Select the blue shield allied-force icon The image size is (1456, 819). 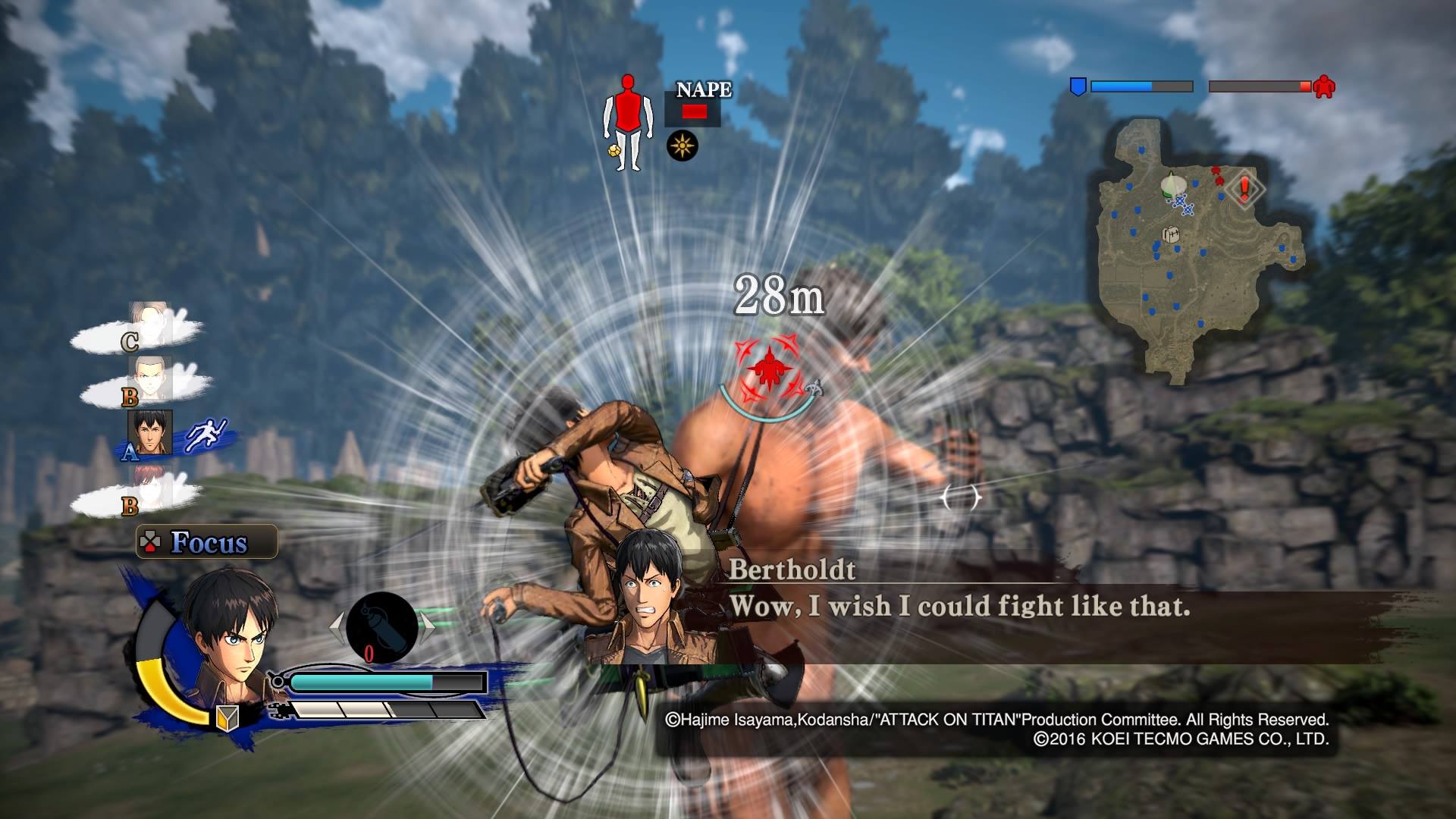tap(1077, 86)
